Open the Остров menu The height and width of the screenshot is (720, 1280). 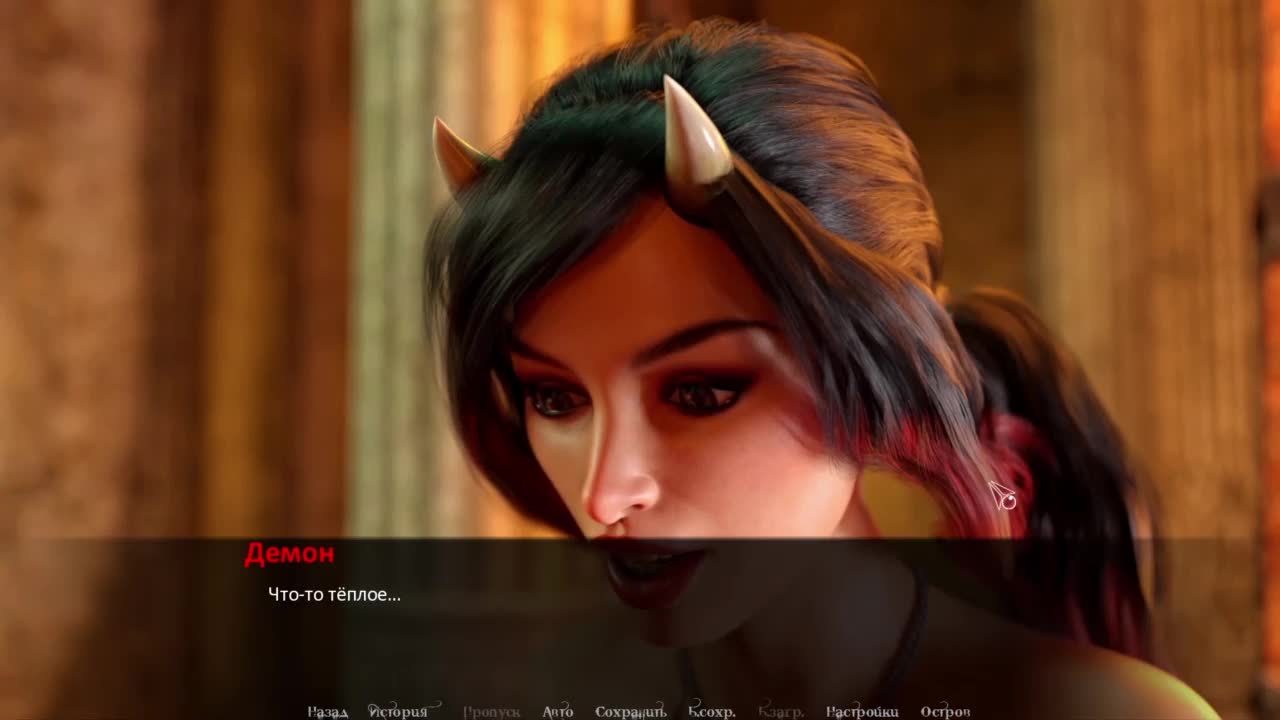coord(945,711)
